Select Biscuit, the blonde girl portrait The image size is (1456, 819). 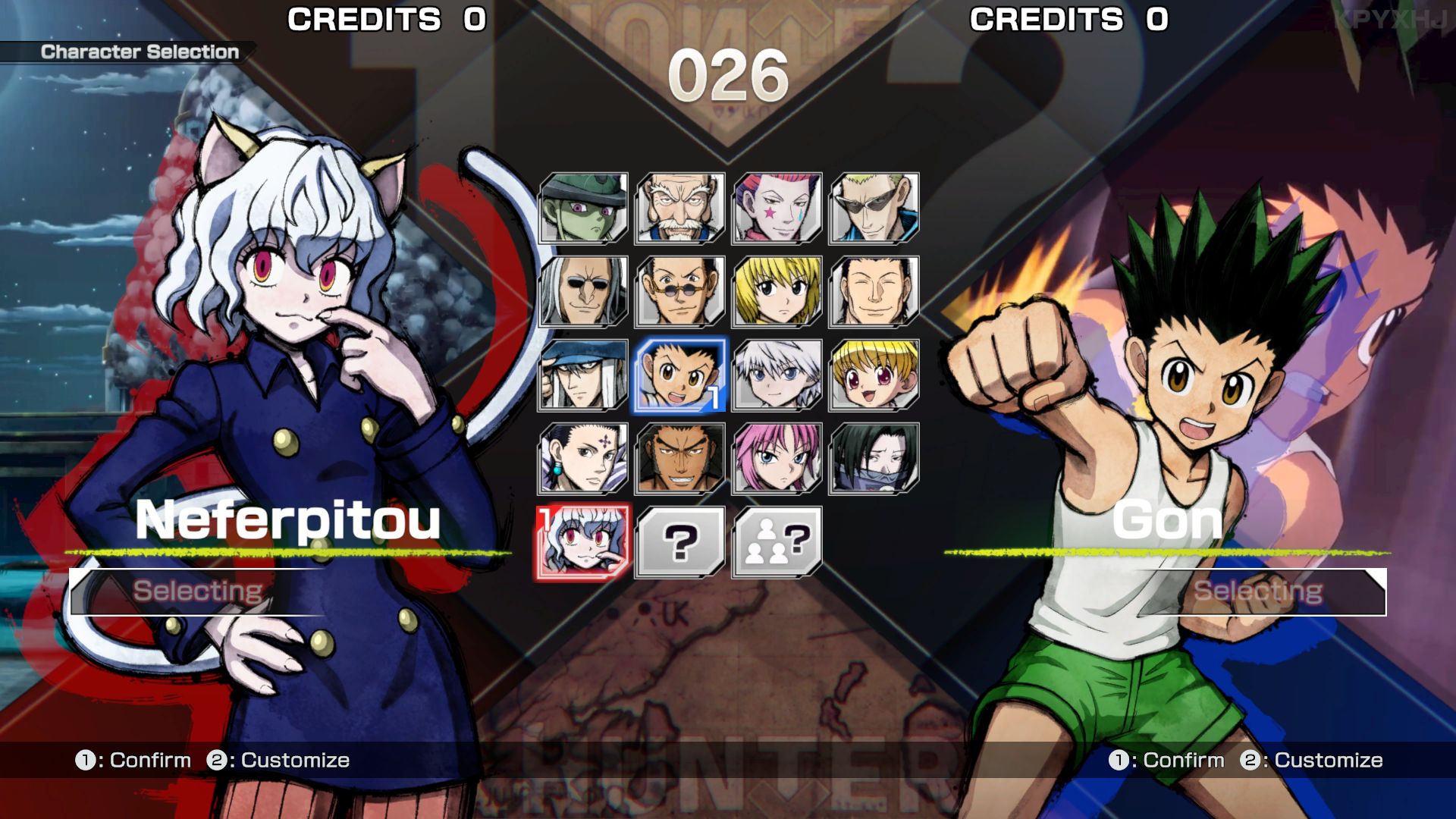[x=874, y=375]
